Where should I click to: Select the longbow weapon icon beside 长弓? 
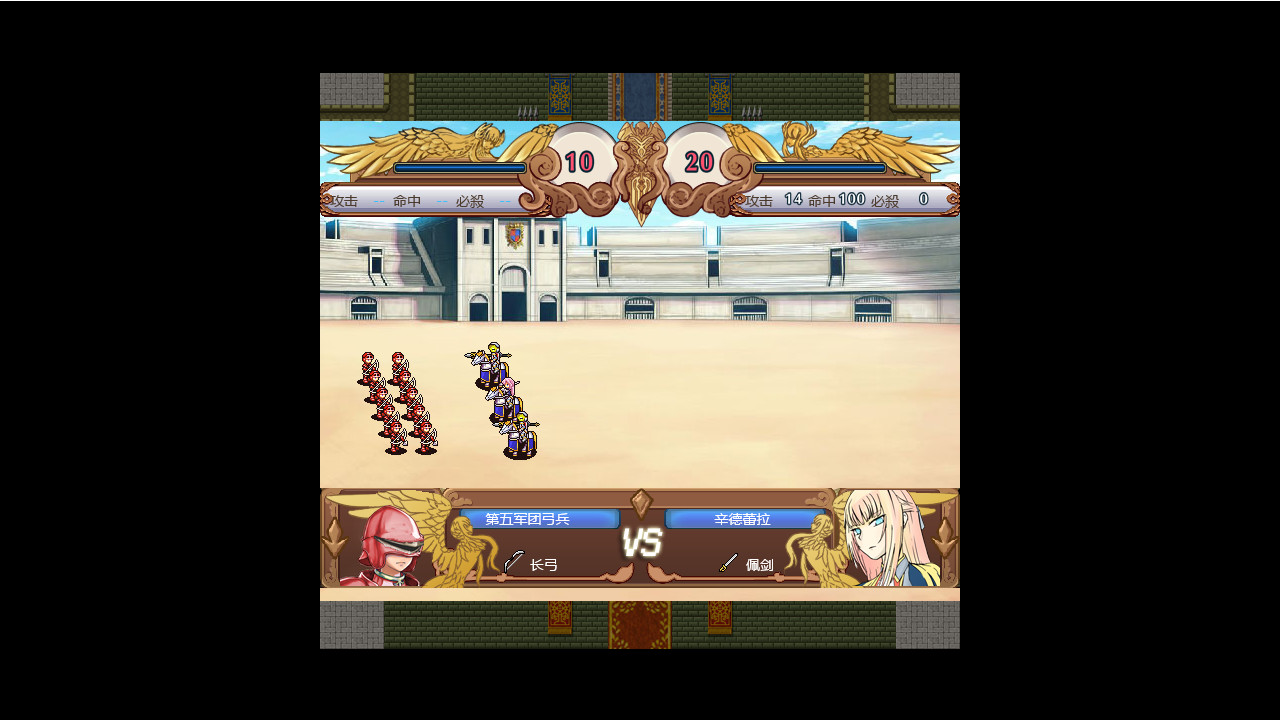click(513, 563)
